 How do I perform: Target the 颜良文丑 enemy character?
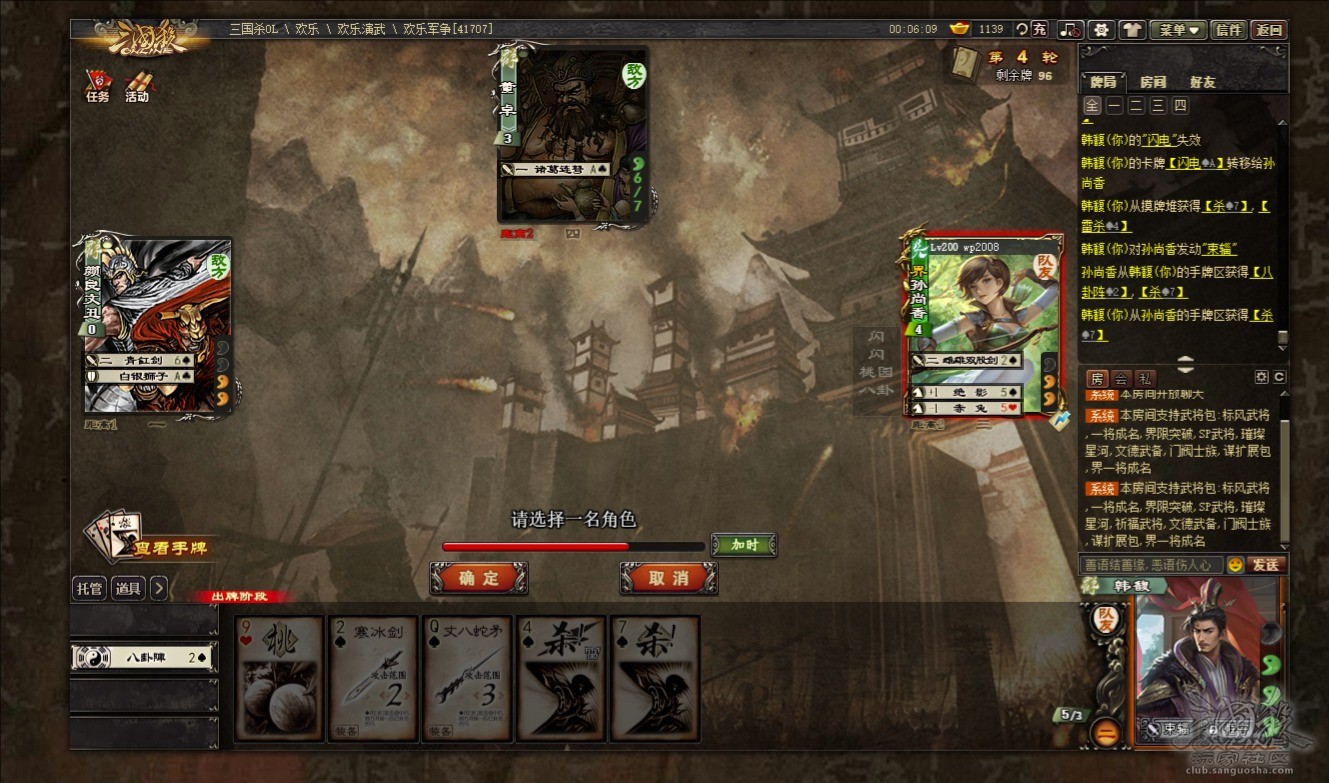point(157,326)
